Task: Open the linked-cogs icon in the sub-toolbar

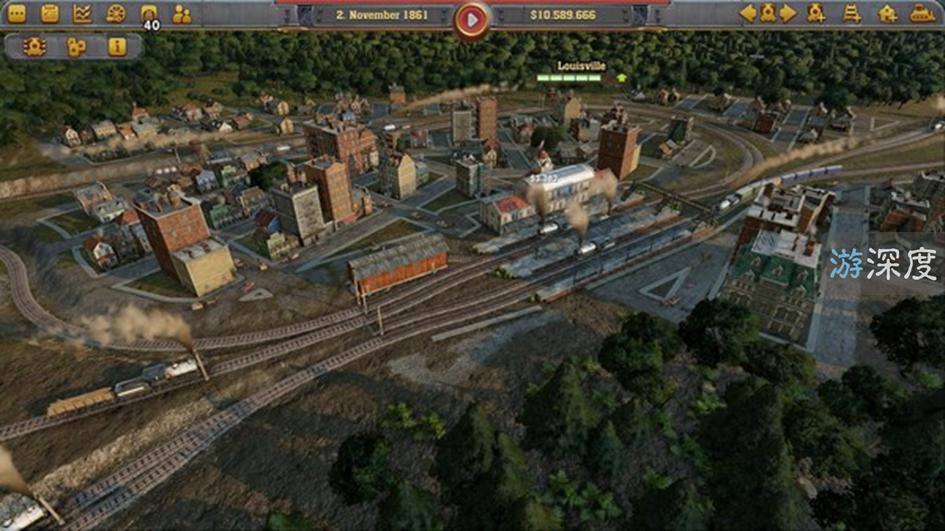Action: (76, 47)
